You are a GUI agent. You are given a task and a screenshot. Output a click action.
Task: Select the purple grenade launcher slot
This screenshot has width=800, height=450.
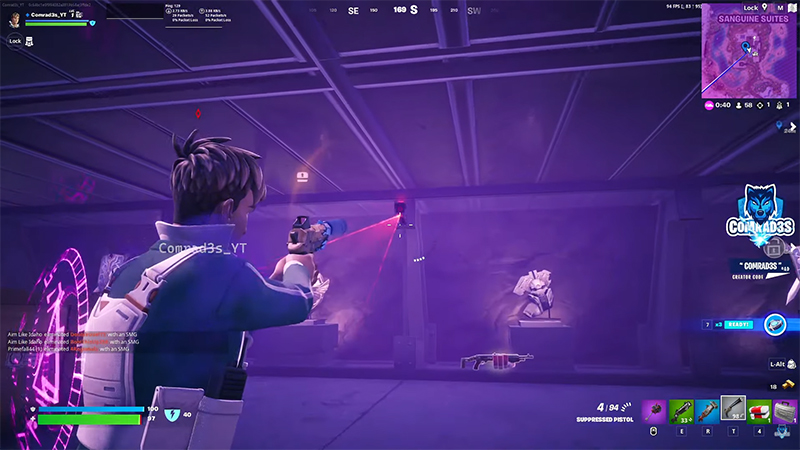[653, 410]
